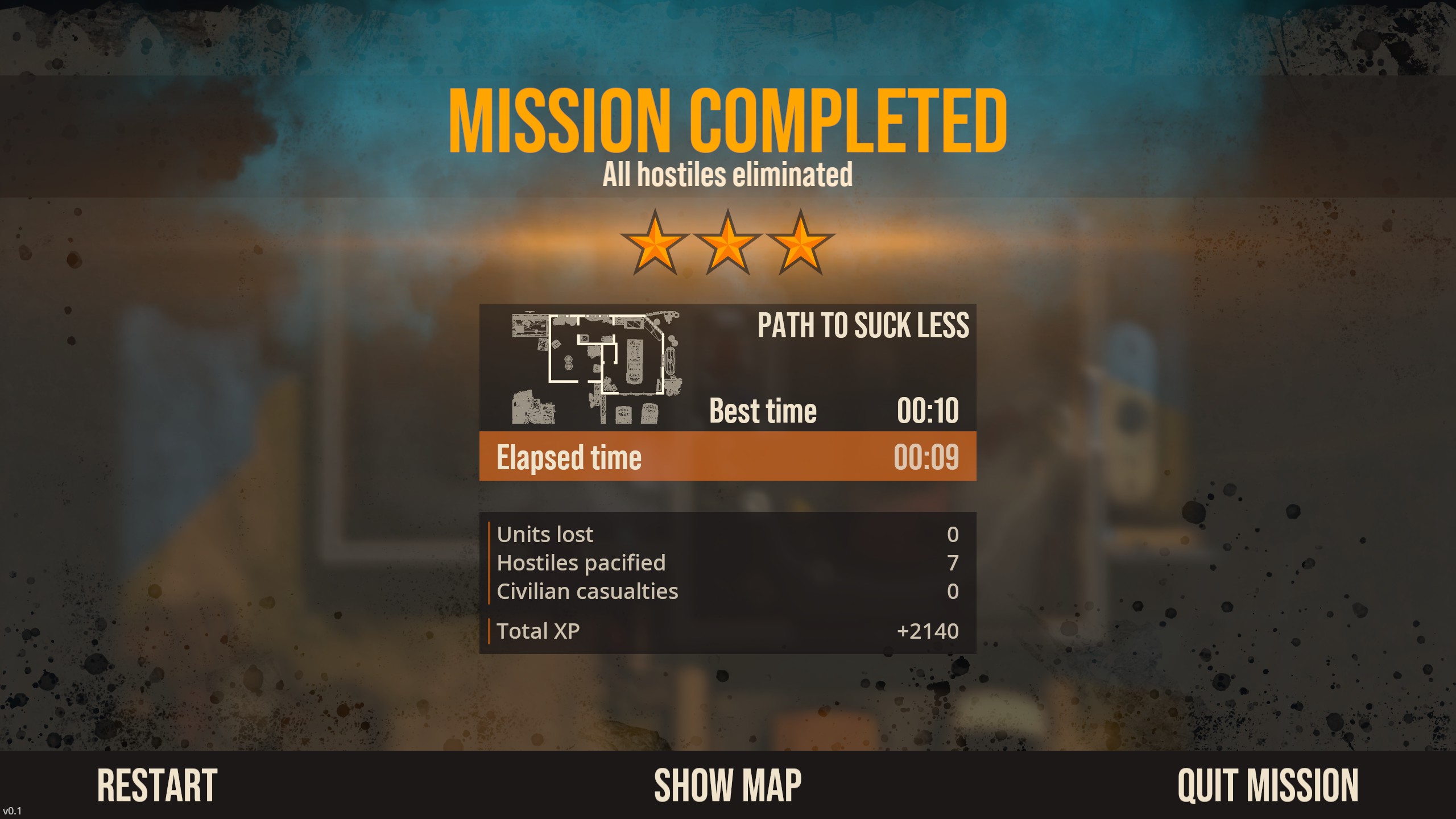Viewport: 1456px width, 819px height.
Task: Open SHOW MAP view
Action: [728, 784]
